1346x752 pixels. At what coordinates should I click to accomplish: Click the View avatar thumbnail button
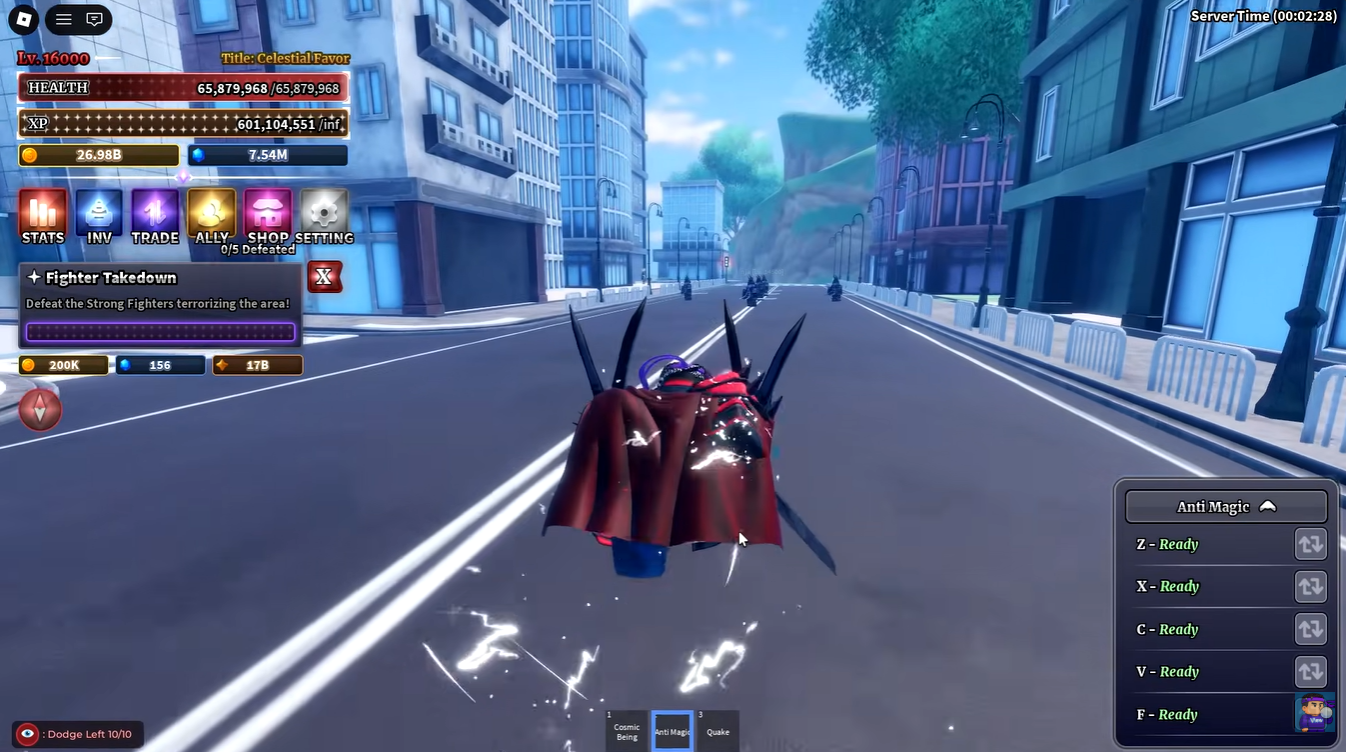pos(1314,714)
